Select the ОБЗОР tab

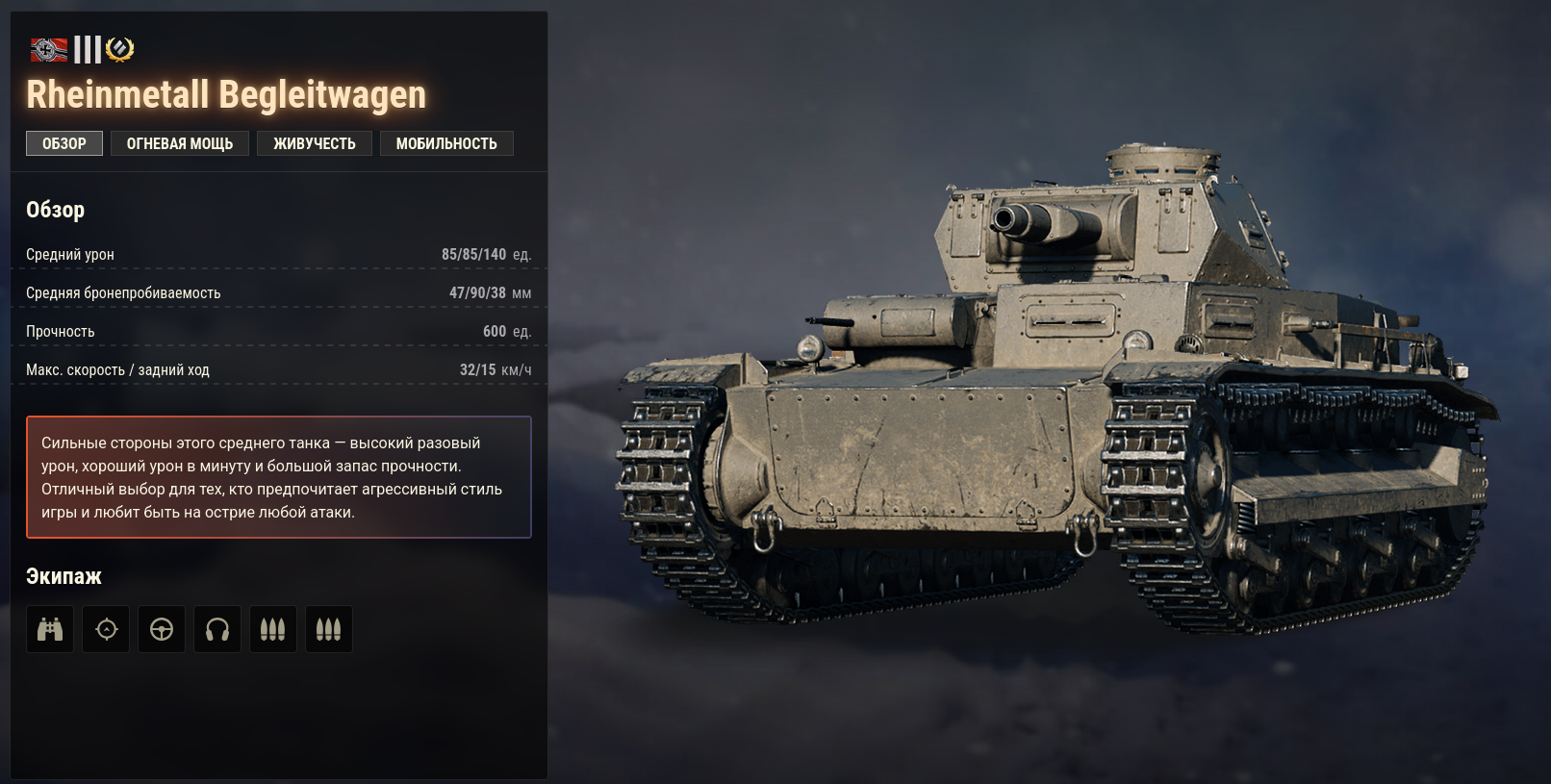pos(64,142)
